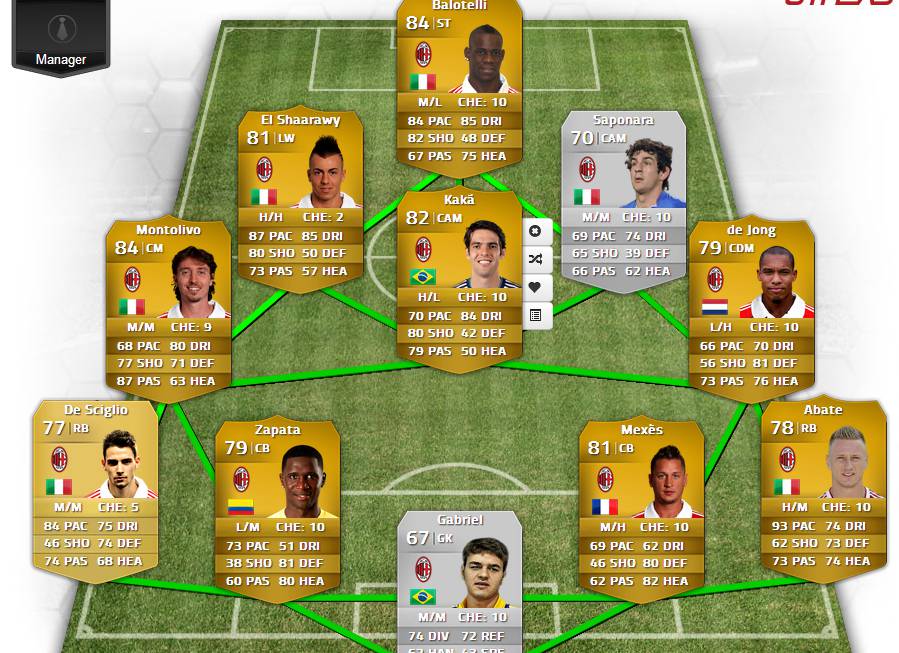Click the de Jong CDM card
The height and width of the screenshot is (653, 899).
pyautogui.click(x=751, y=305)
